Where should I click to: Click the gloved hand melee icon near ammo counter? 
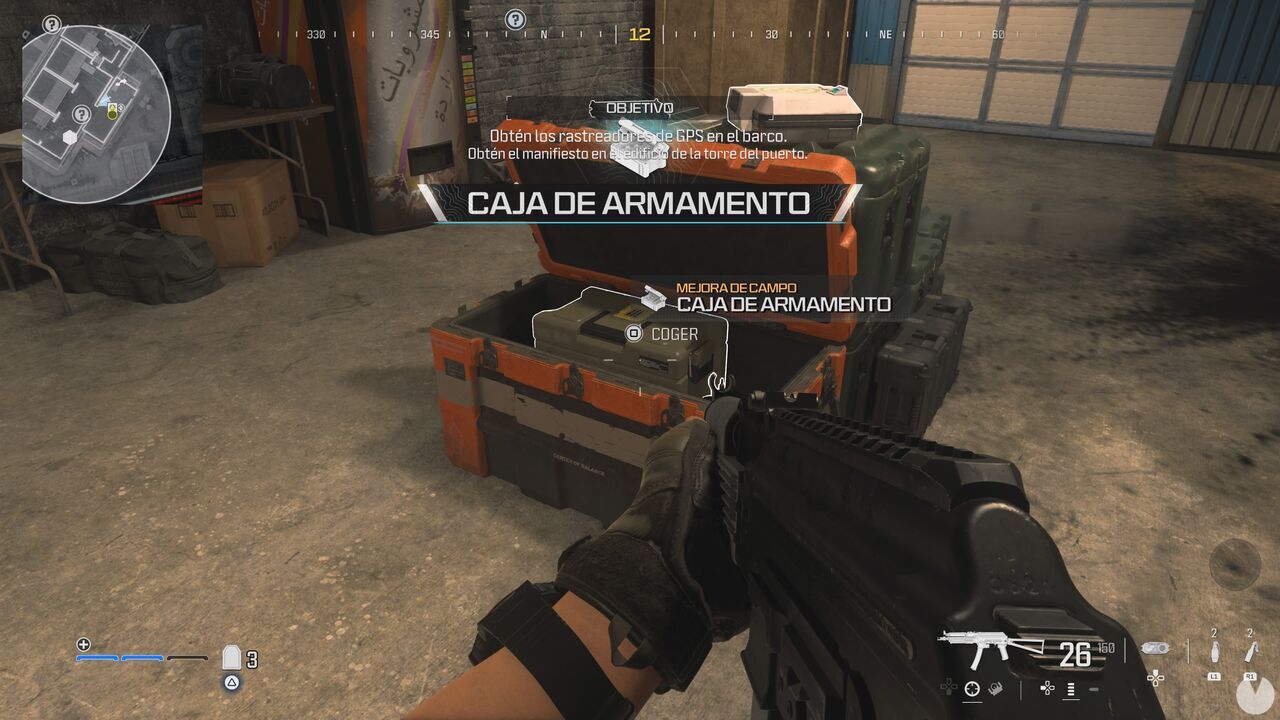[x=995, y=688]
